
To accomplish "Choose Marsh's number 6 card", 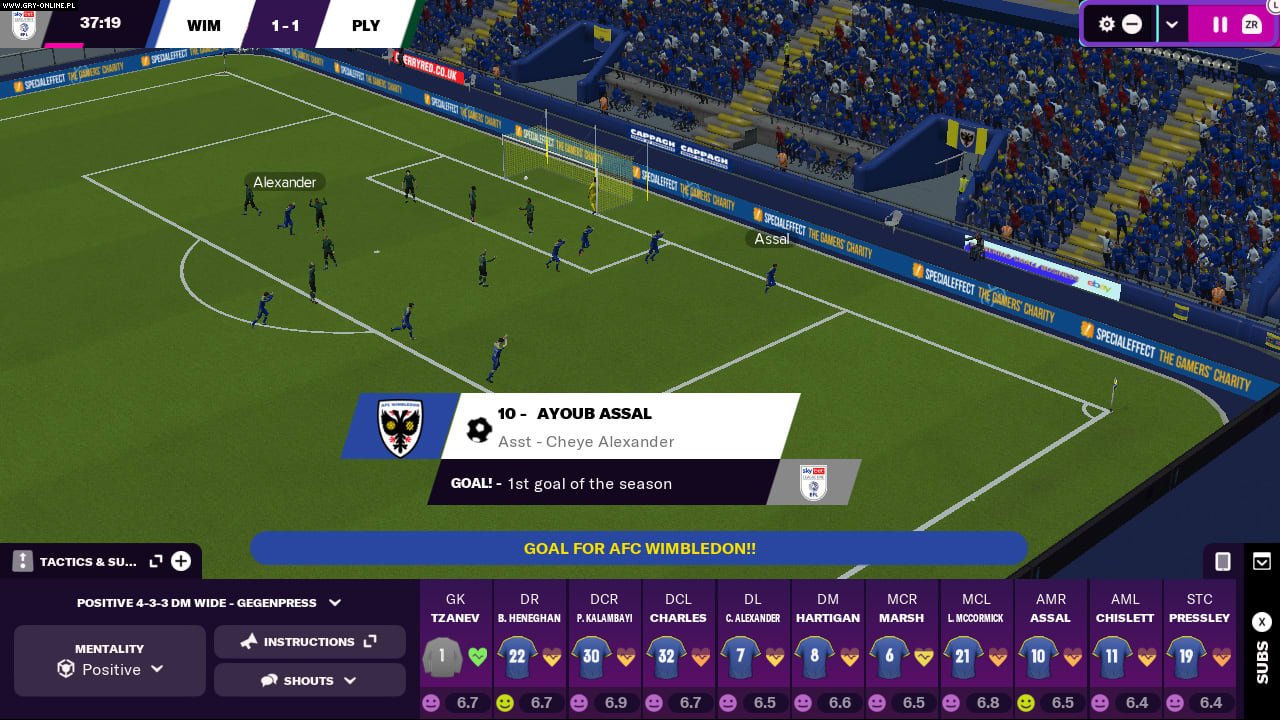I will point(902,650).
